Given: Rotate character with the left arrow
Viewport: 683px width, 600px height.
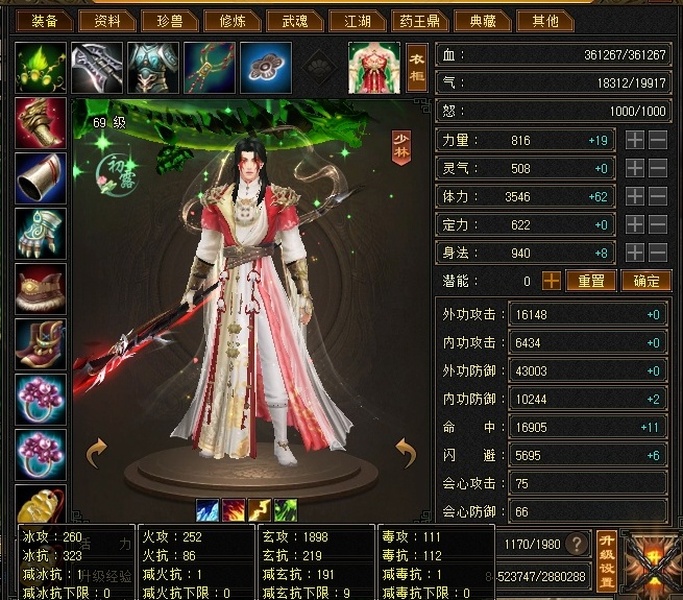Looking at the screenshot, I should (96, 453).
